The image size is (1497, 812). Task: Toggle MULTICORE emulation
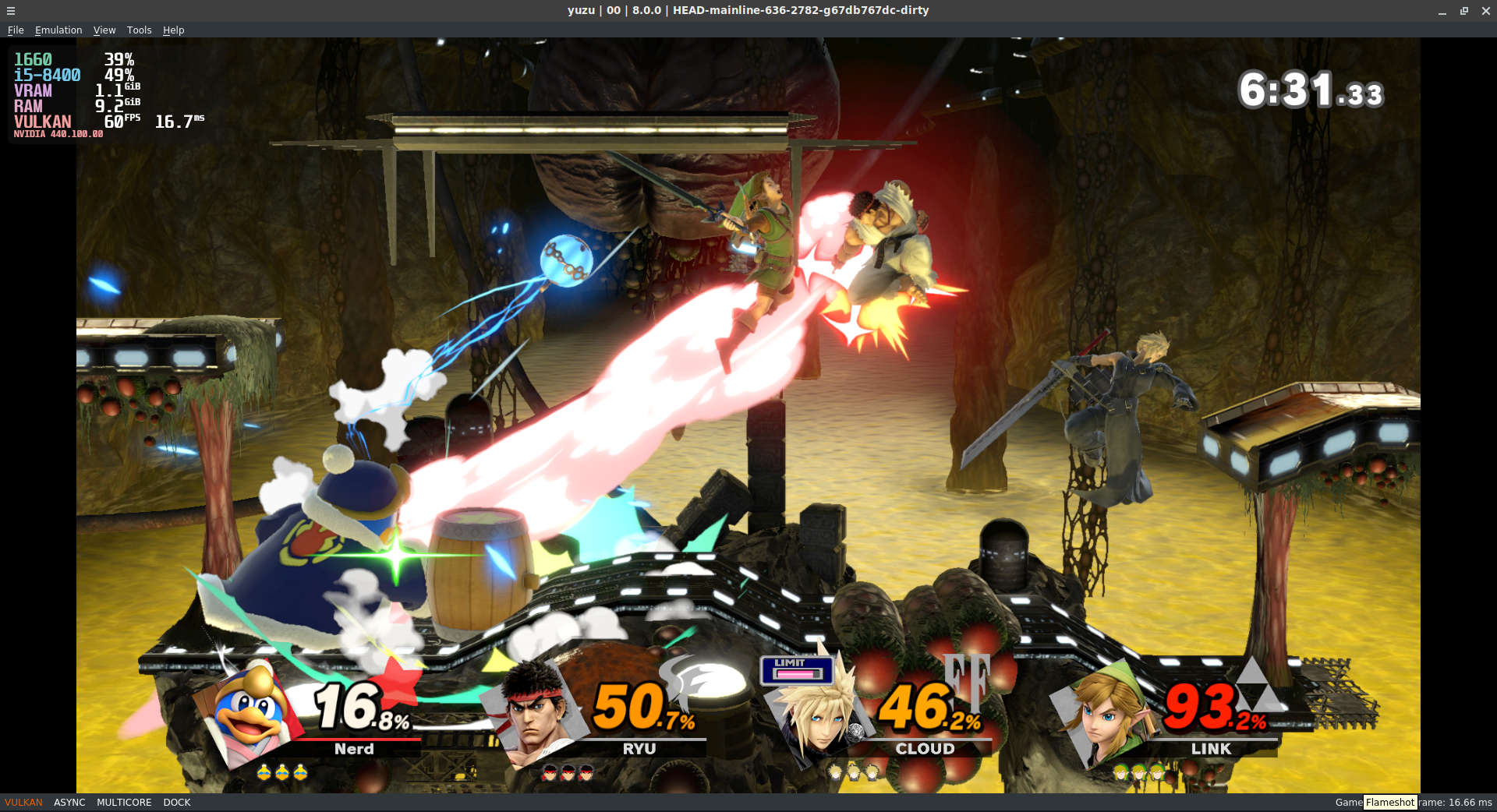click(x=124, y=802)
